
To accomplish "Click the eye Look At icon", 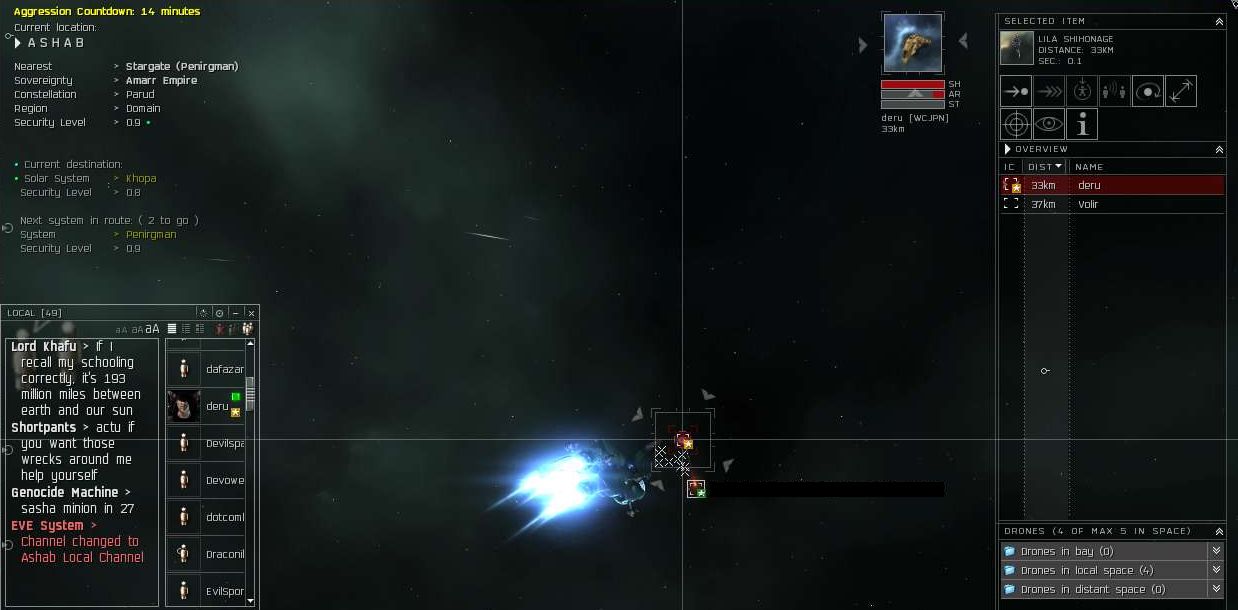I will (x=1049, y=124).
